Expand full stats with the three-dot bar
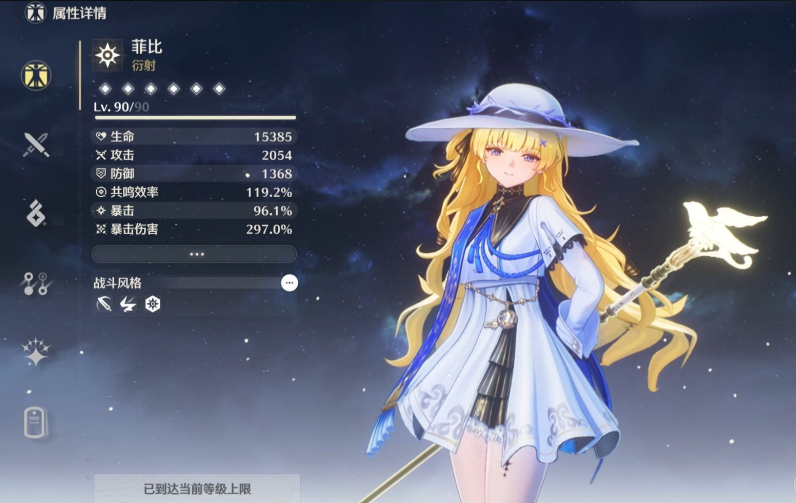 coord(195,254)
